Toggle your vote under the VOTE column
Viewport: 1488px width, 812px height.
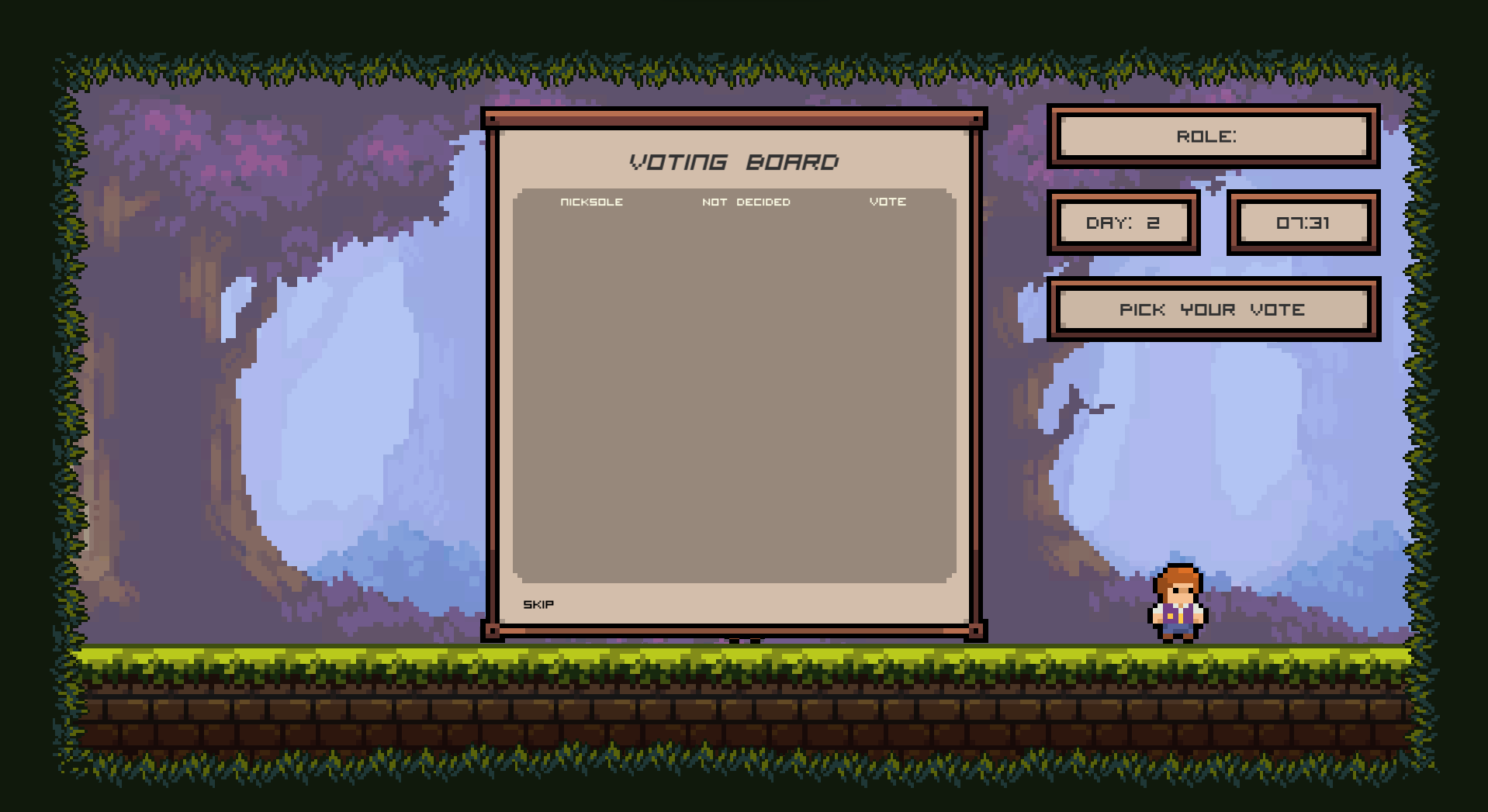(x=888, y=202)
